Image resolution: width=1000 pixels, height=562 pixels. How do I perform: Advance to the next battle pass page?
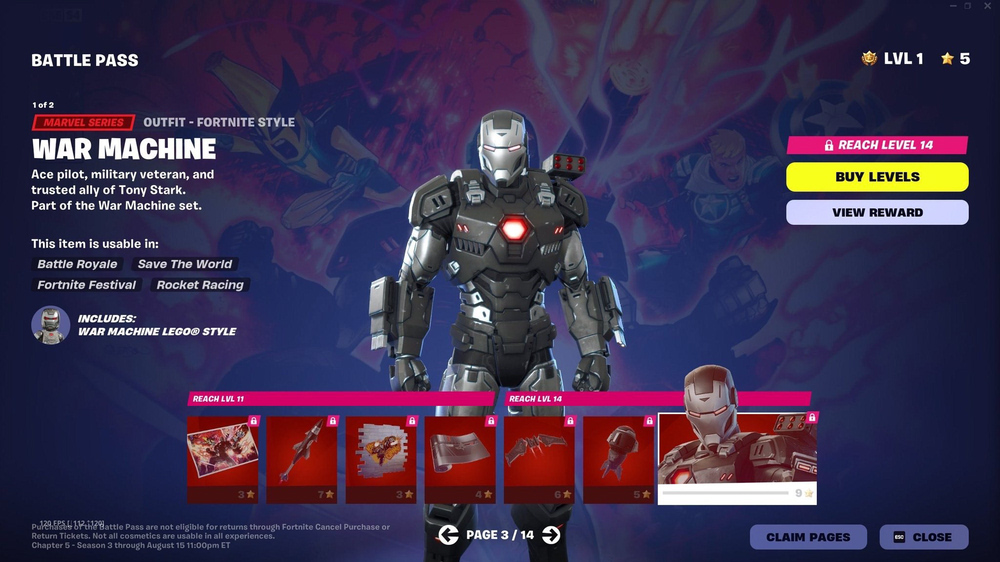pos(551,535)
